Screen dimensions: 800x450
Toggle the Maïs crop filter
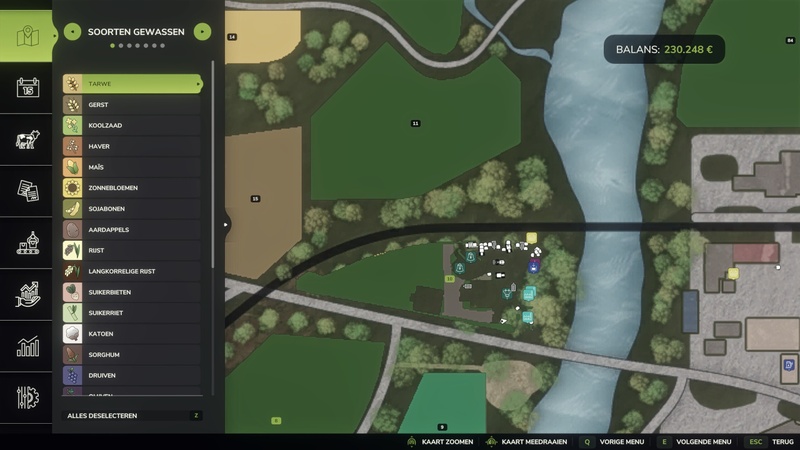point(132,167)
